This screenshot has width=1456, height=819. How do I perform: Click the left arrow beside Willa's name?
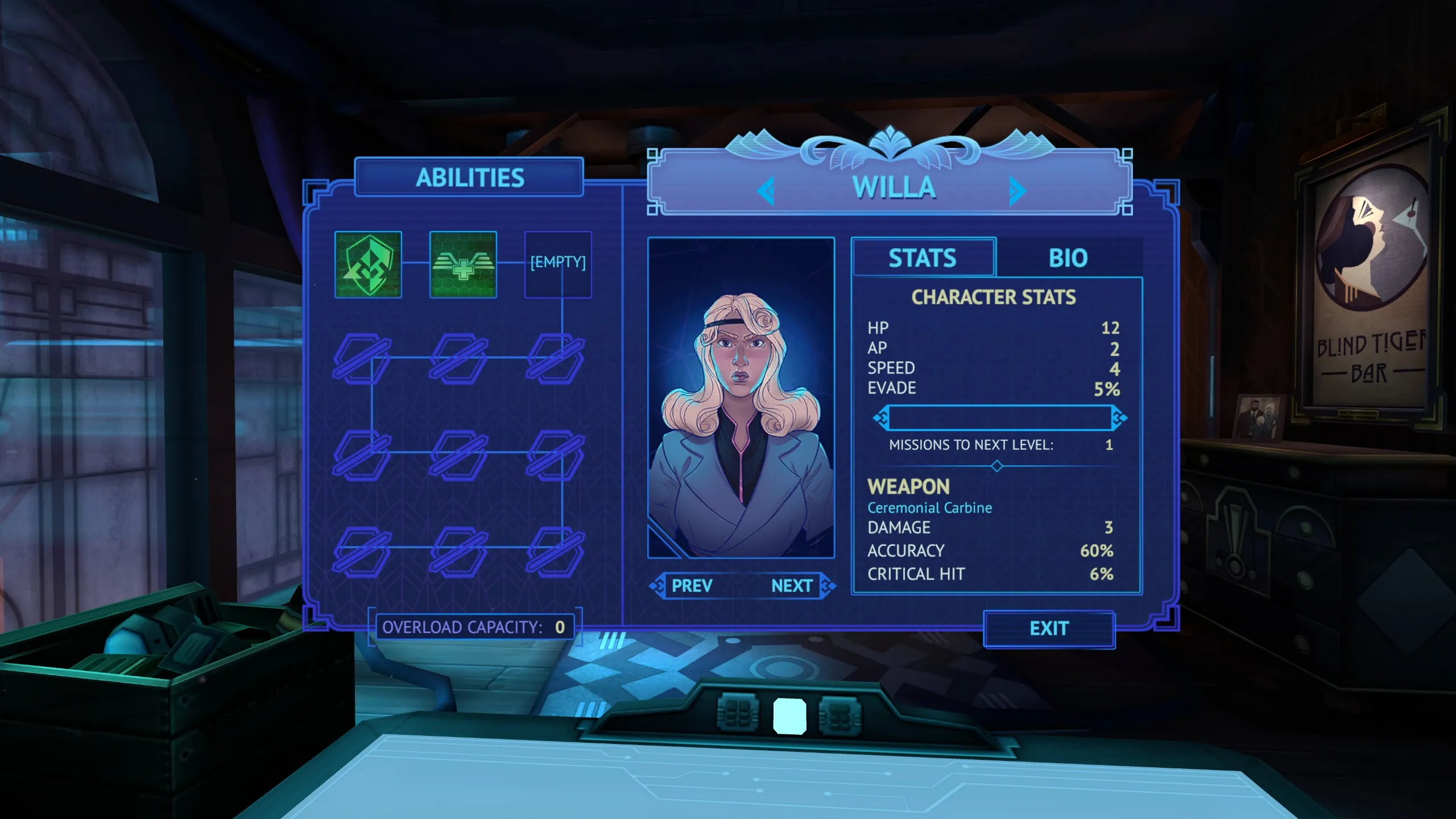(767, 191)
